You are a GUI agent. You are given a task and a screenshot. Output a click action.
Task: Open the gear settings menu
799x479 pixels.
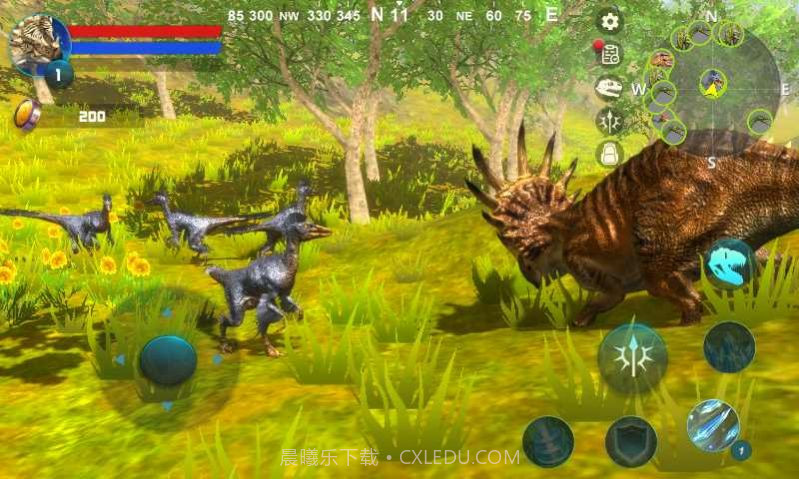click(x=609, y=21)
